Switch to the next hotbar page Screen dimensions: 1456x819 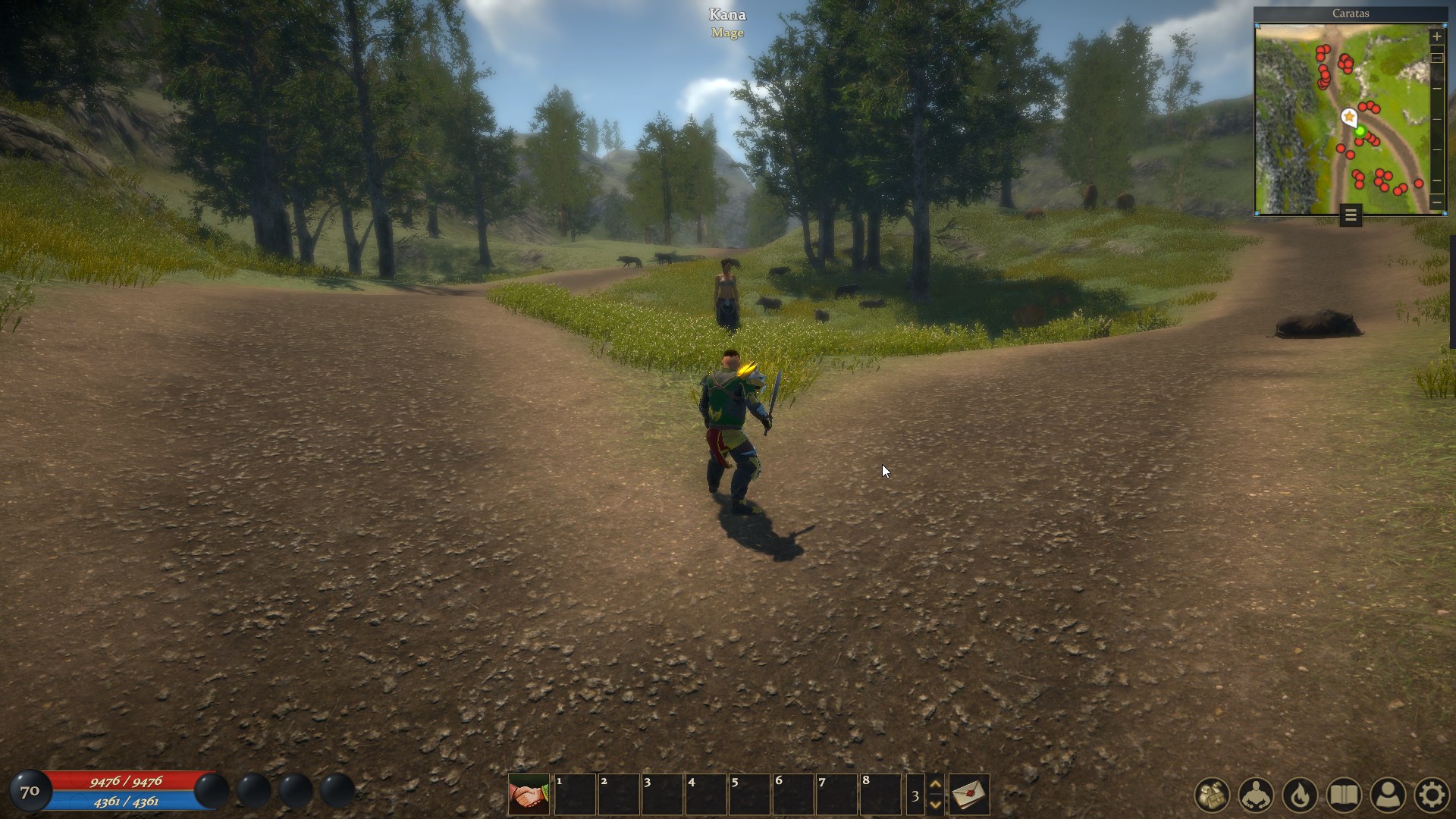[936, 804]
